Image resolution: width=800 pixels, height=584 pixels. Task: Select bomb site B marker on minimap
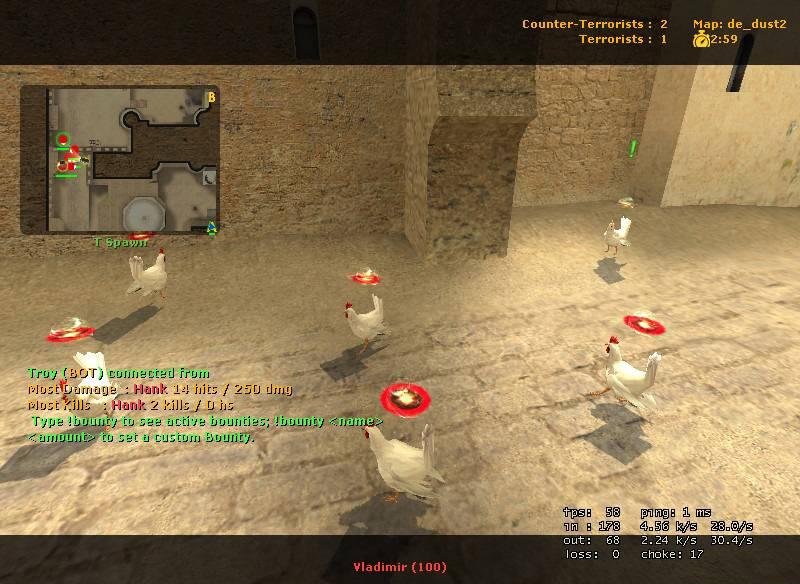[x=211, y=97]
